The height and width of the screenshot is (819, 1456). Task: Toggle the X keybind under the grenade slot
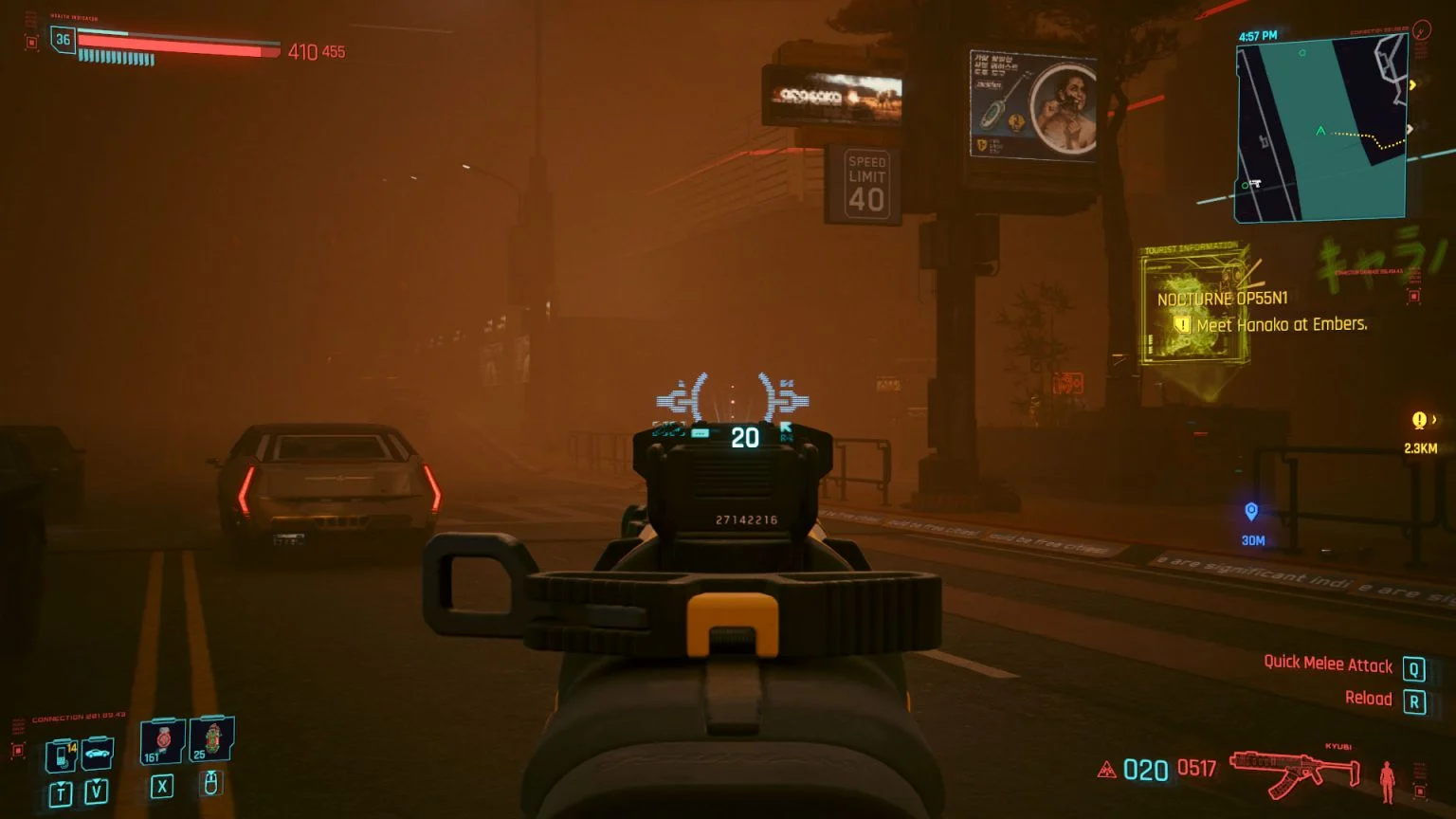pos(163,786)
